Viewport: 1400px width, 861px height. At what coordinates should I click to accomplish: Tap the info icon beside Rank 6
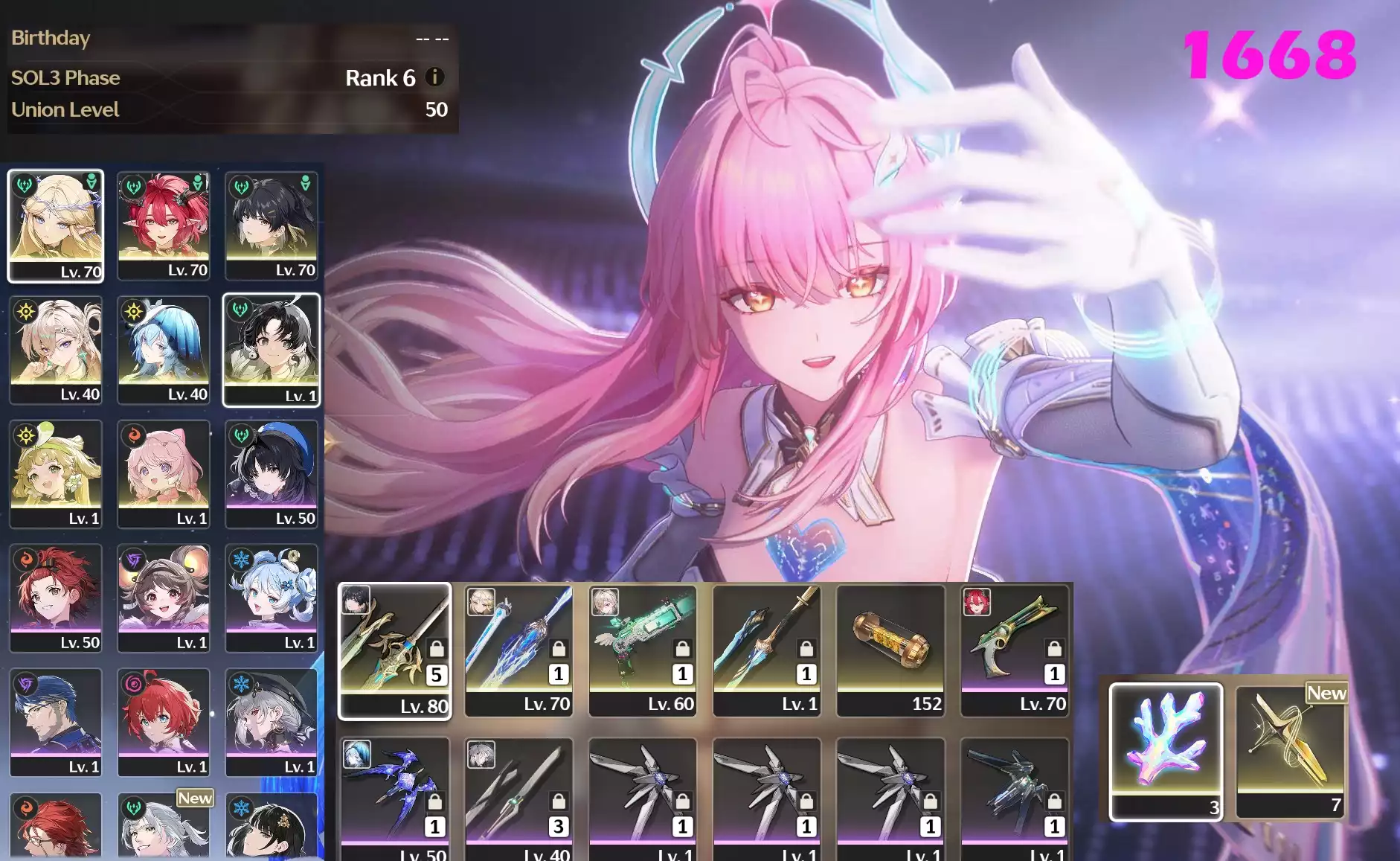(434, 77)
